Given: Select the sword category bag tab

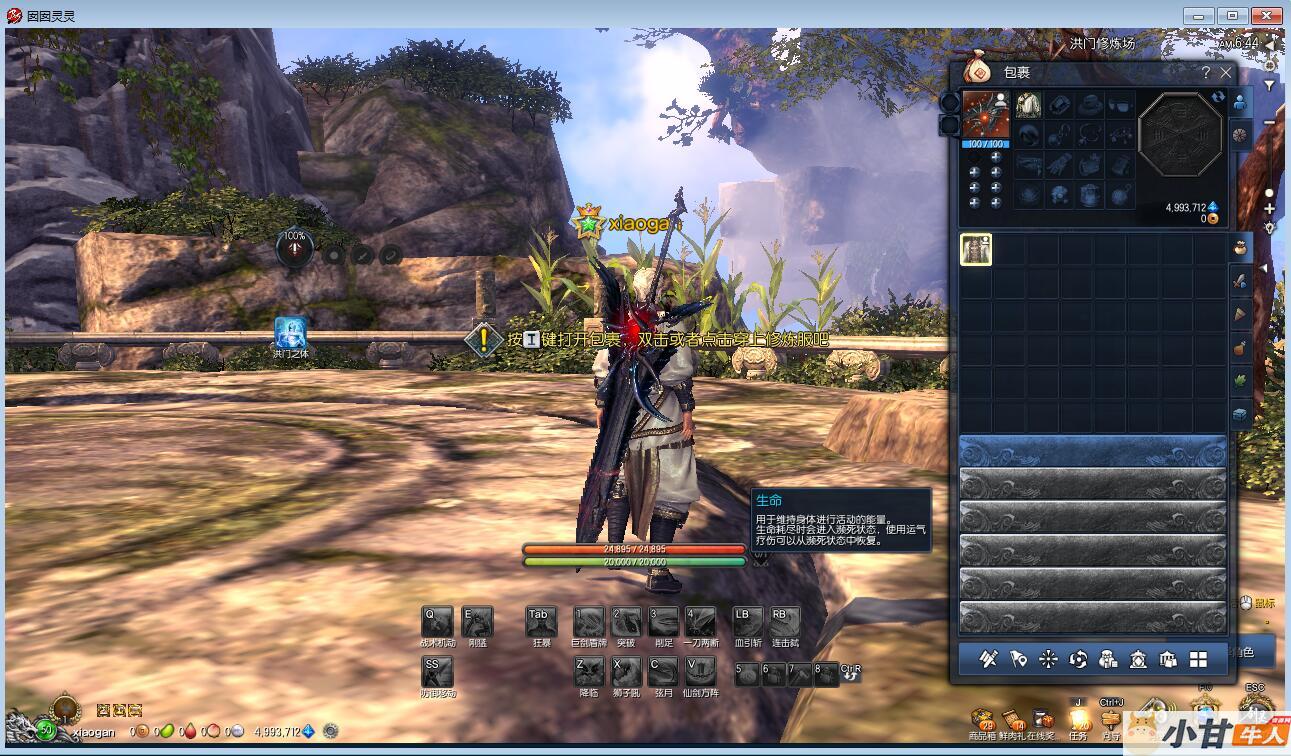Looking at the screenshot, I should [1240, 281].
